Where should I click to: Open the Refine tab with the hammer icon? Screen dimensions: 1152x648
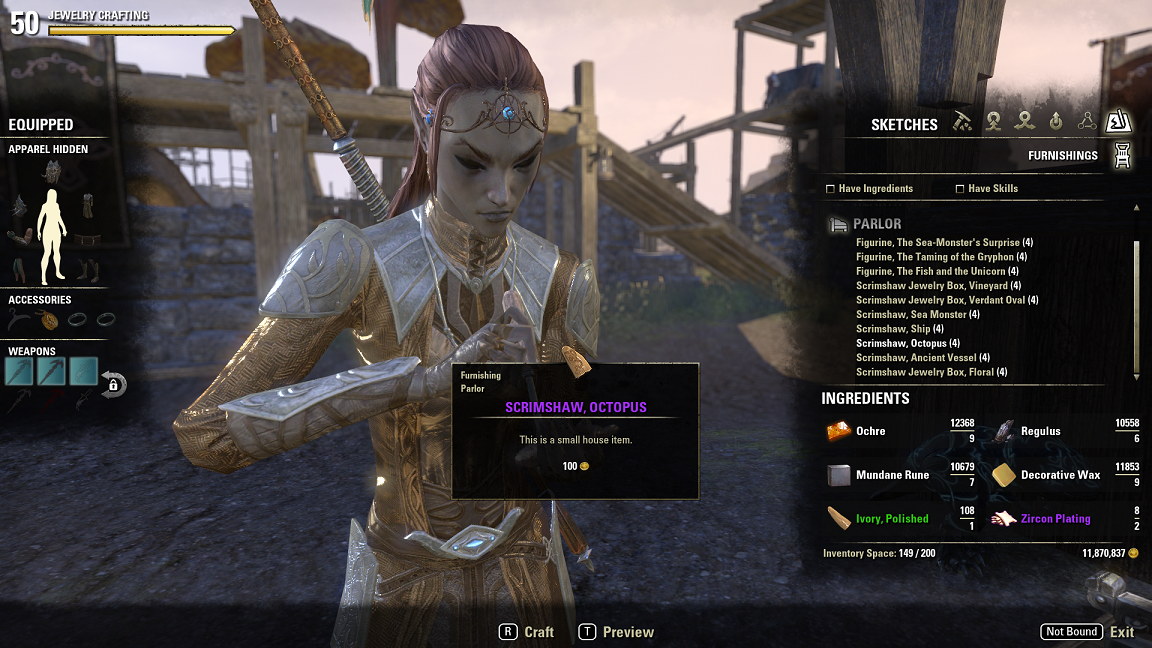(x=962, y=121)
